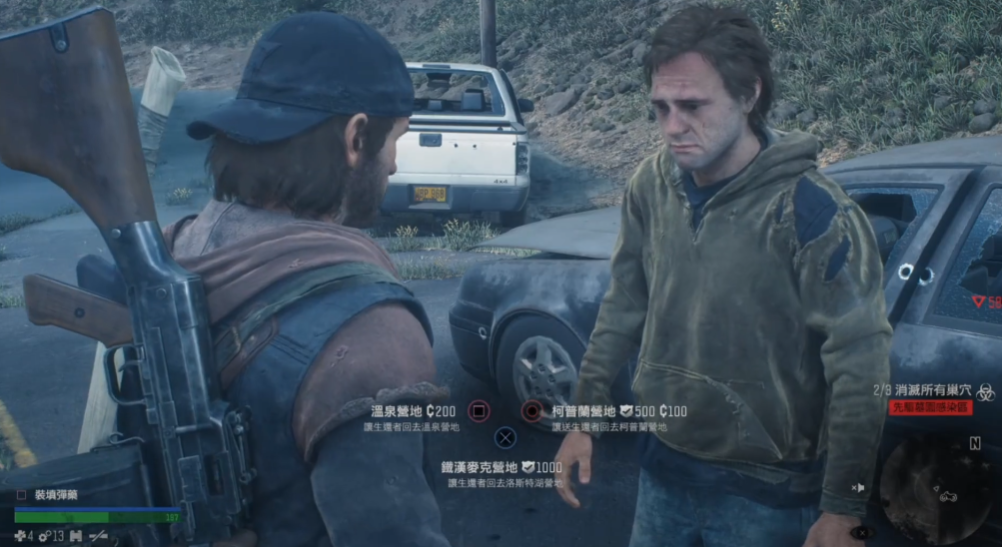Click the biohazard objective icon
Viewport: 1002px width, 547px height.
(x=985, y=393)
